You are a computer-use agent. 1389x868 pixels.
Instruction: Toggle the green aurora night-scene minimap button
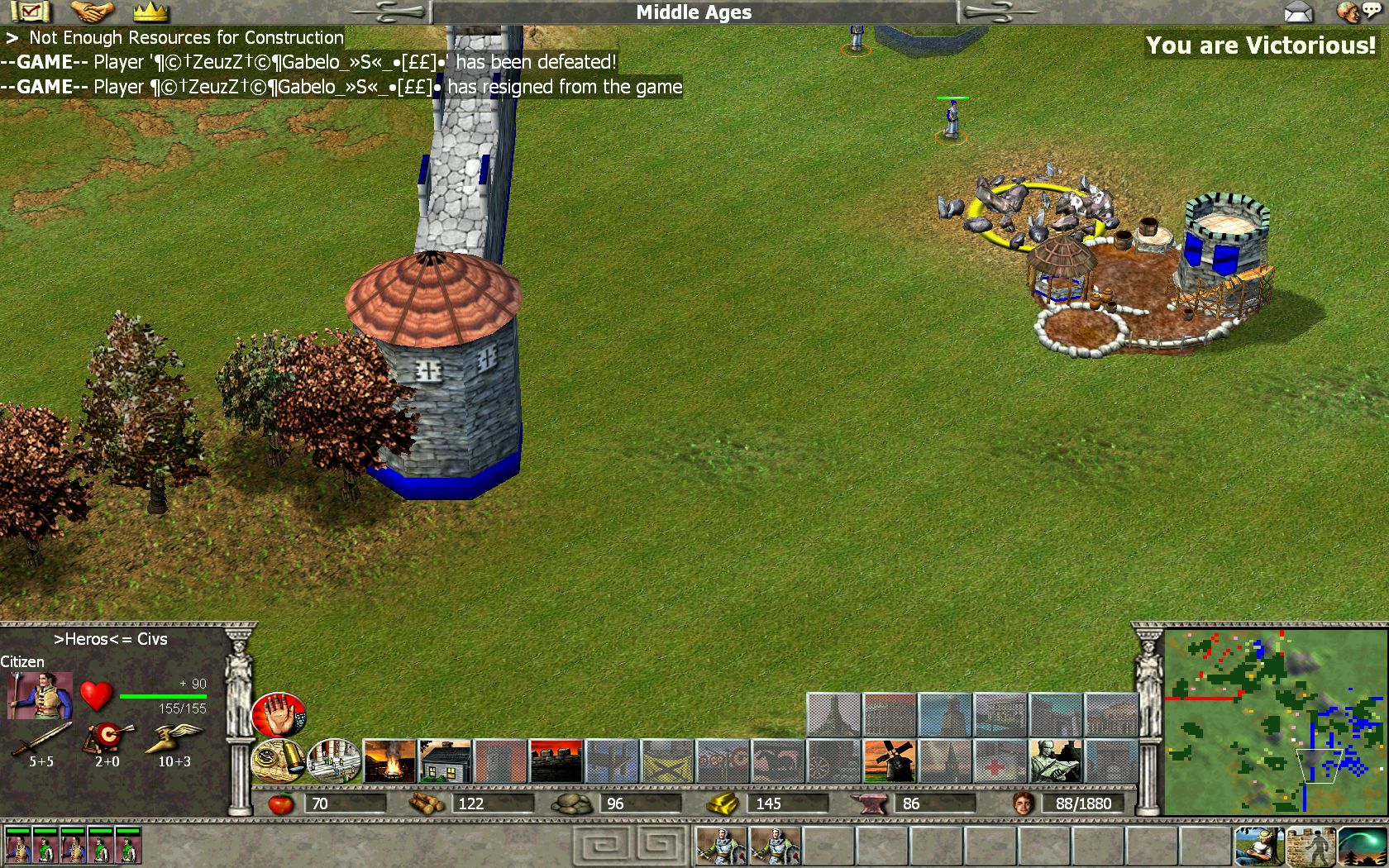[1362, 846]
